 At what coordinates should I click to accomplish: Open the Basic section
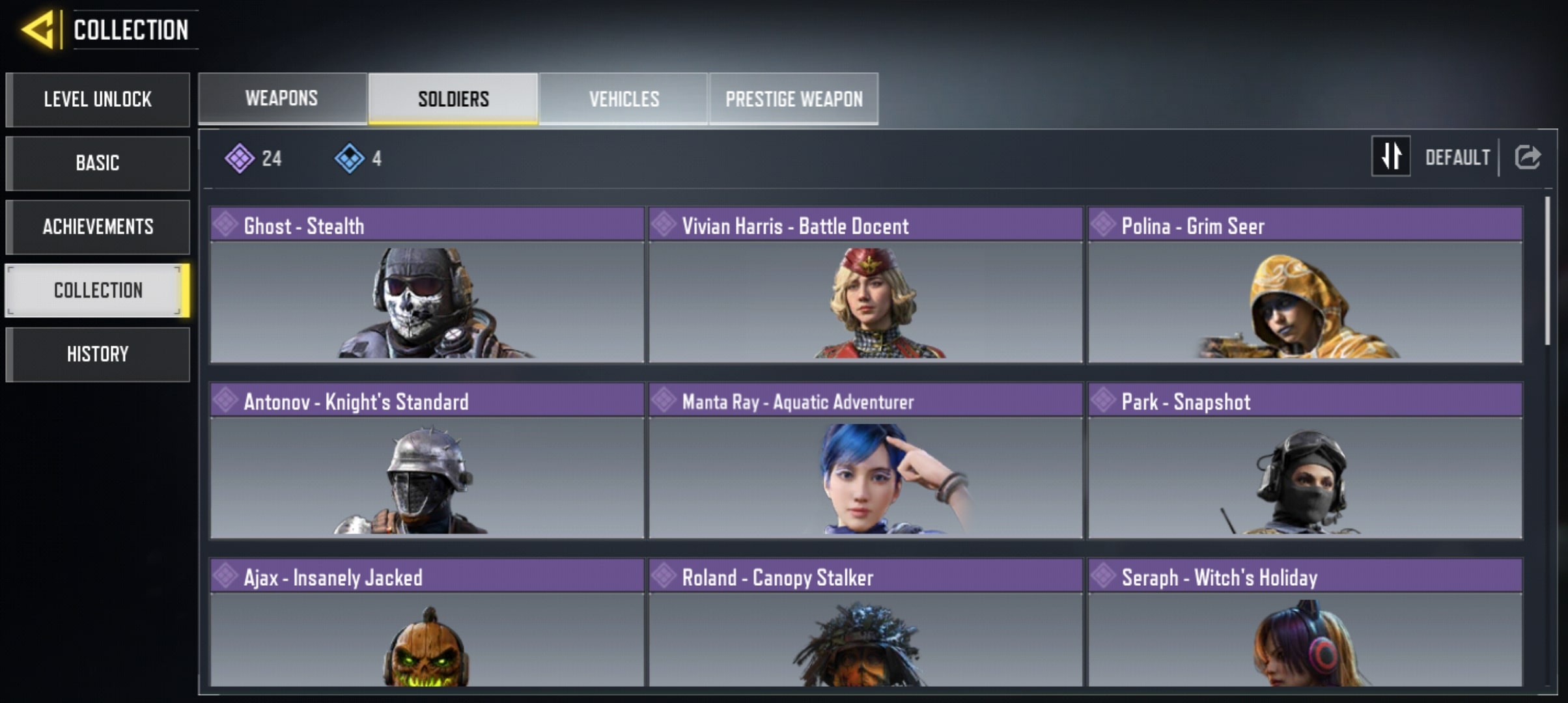click(x=98, y=163)
